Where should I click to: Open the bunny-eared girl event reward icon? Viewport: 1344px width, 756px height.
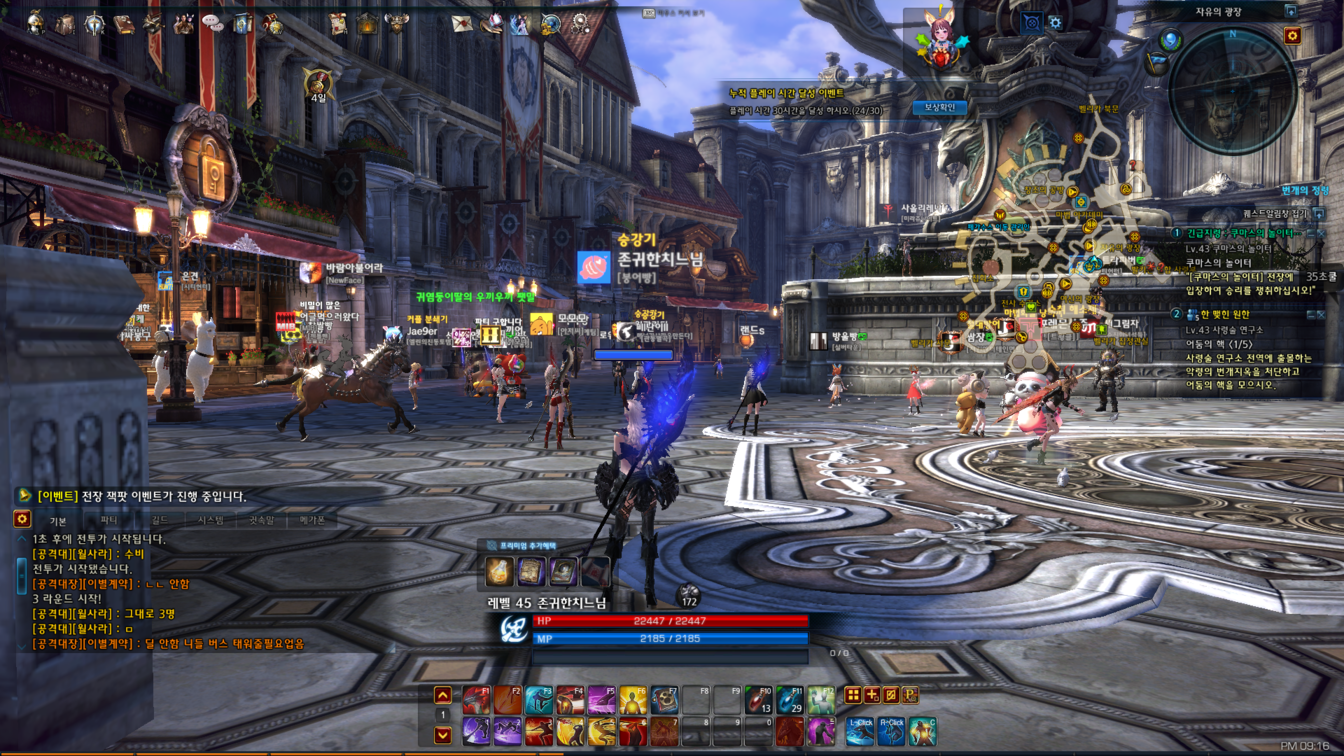(941, 39)
